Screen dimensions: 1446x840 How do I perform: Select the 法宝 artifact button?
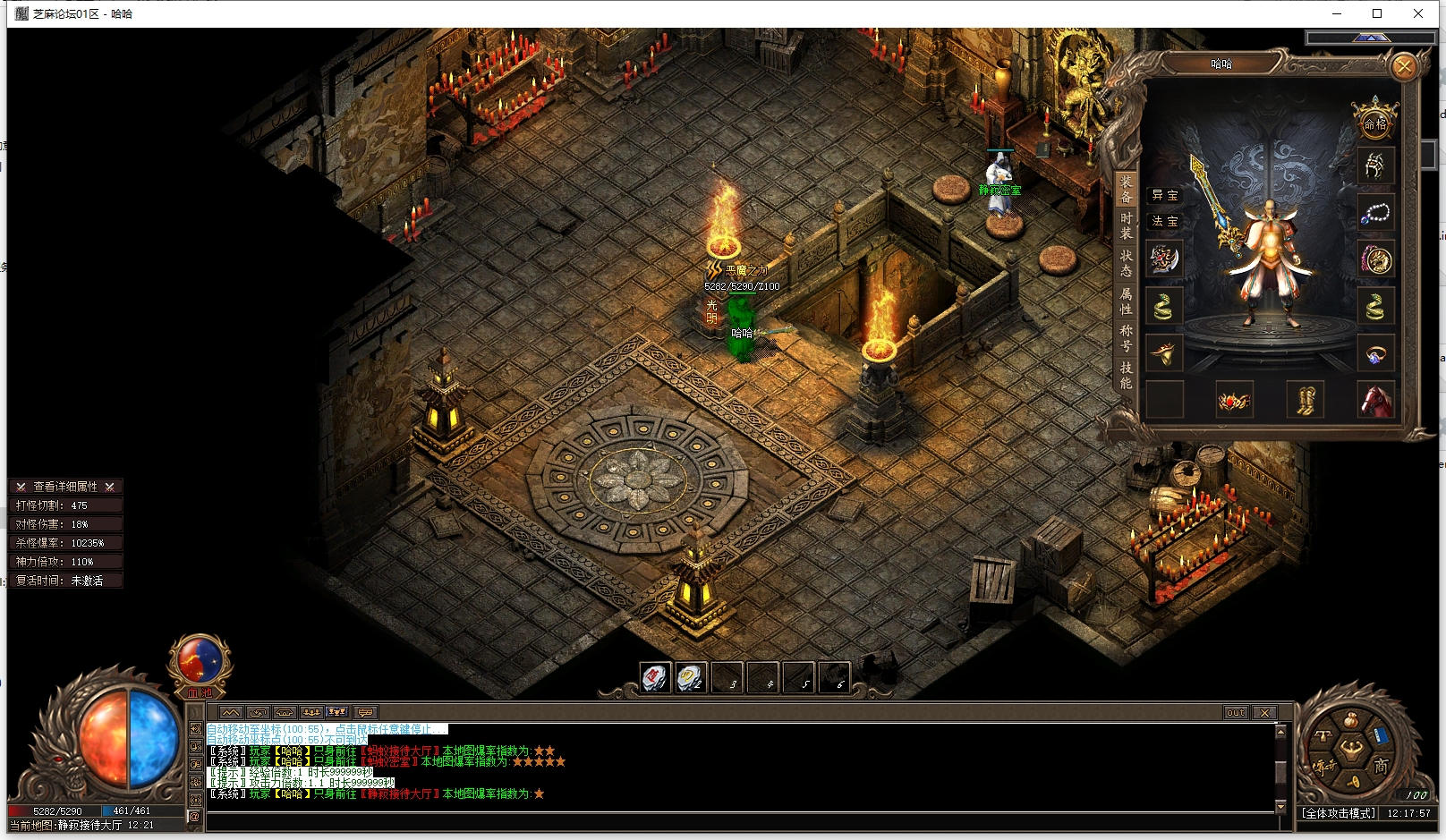coord(1164,221)
